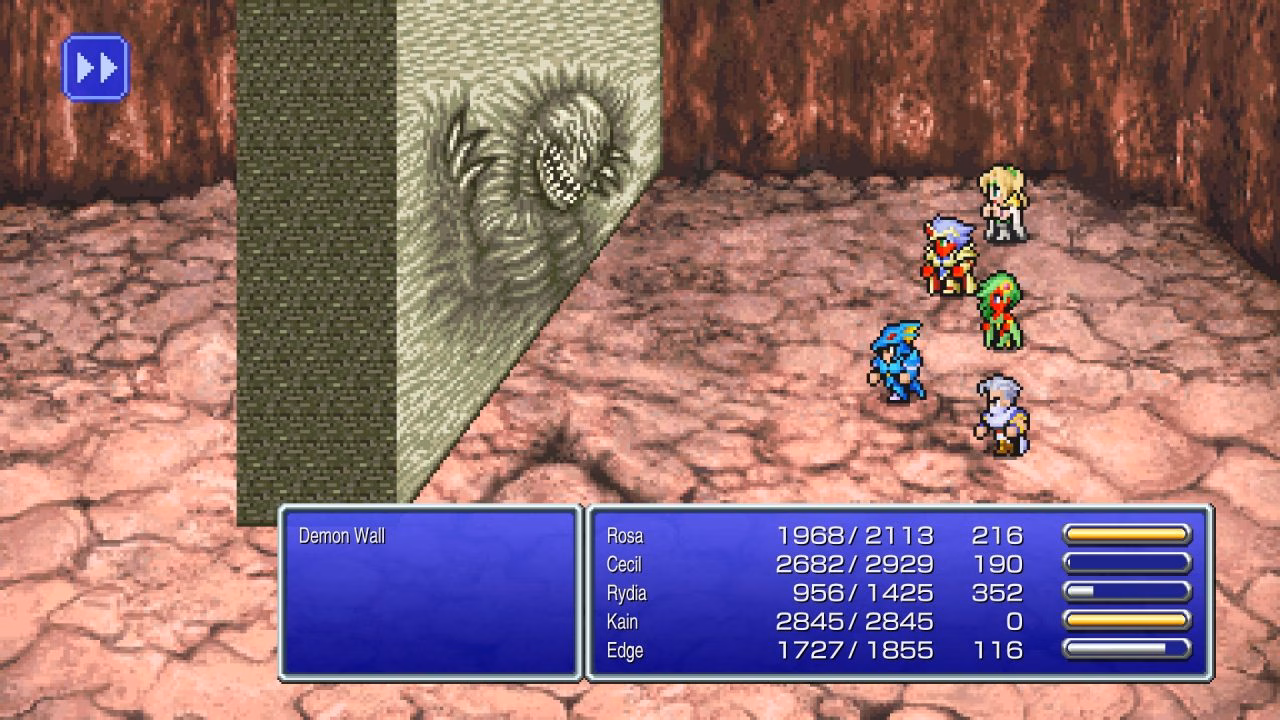This screenshot has height=720, width=1280.
Task: Select Demon Wall in the enemy list
Action: pos(342,536)
